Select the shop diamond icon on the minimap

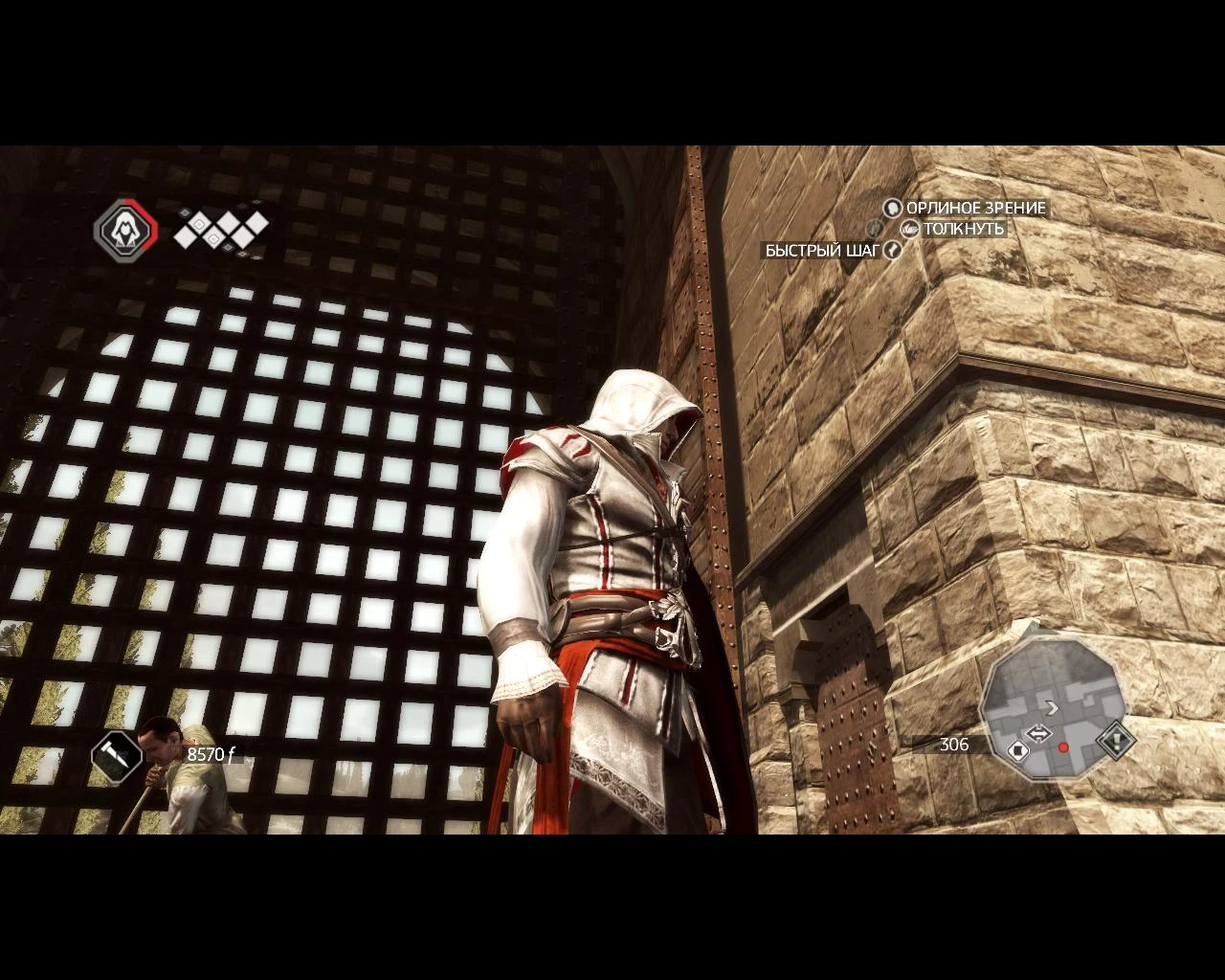click(x=1018, y=749)
